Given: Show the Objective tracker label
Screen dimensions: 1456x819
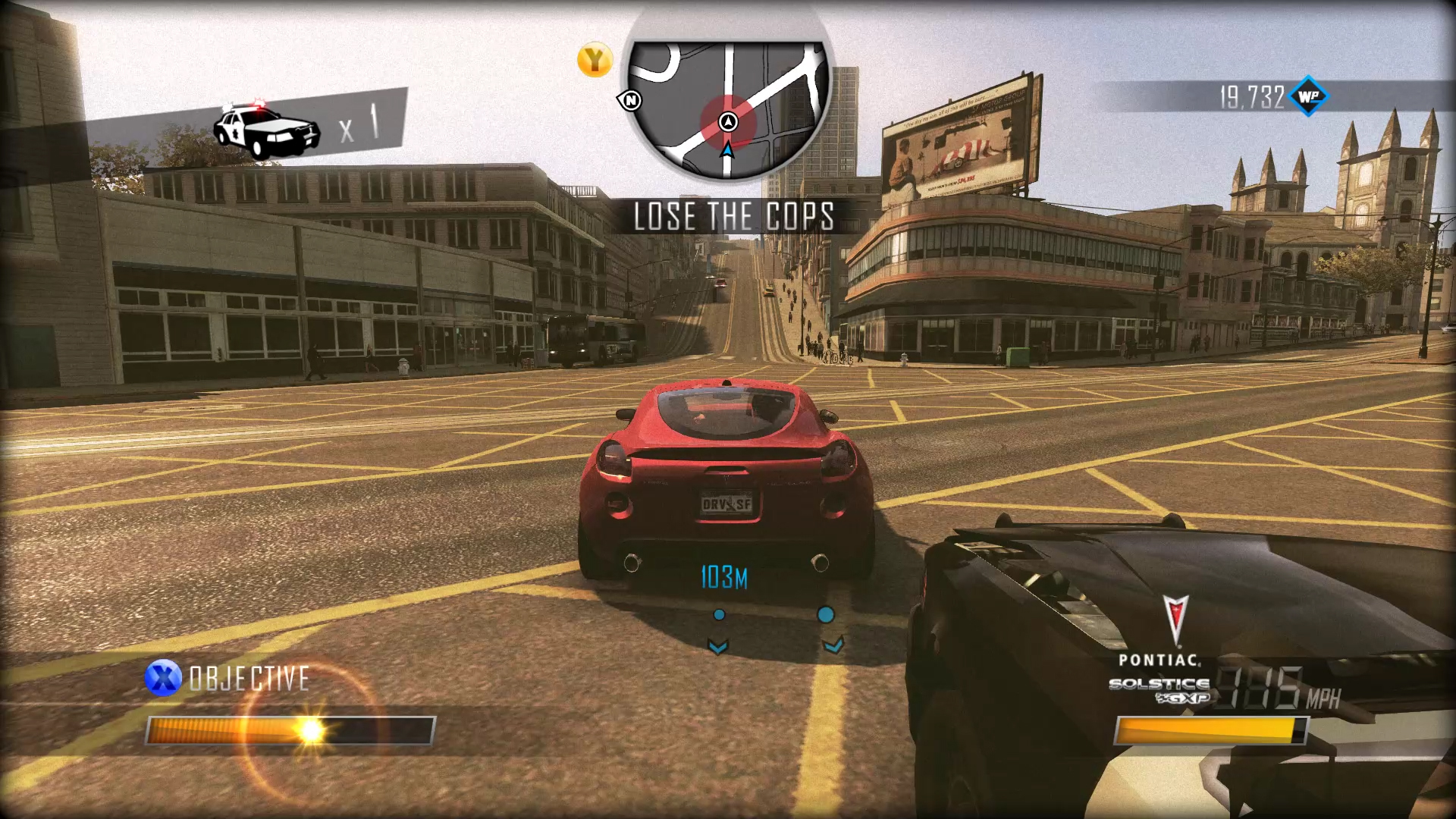Looking at the screenshot, I should pyautogui.click(x=249, y=679).
